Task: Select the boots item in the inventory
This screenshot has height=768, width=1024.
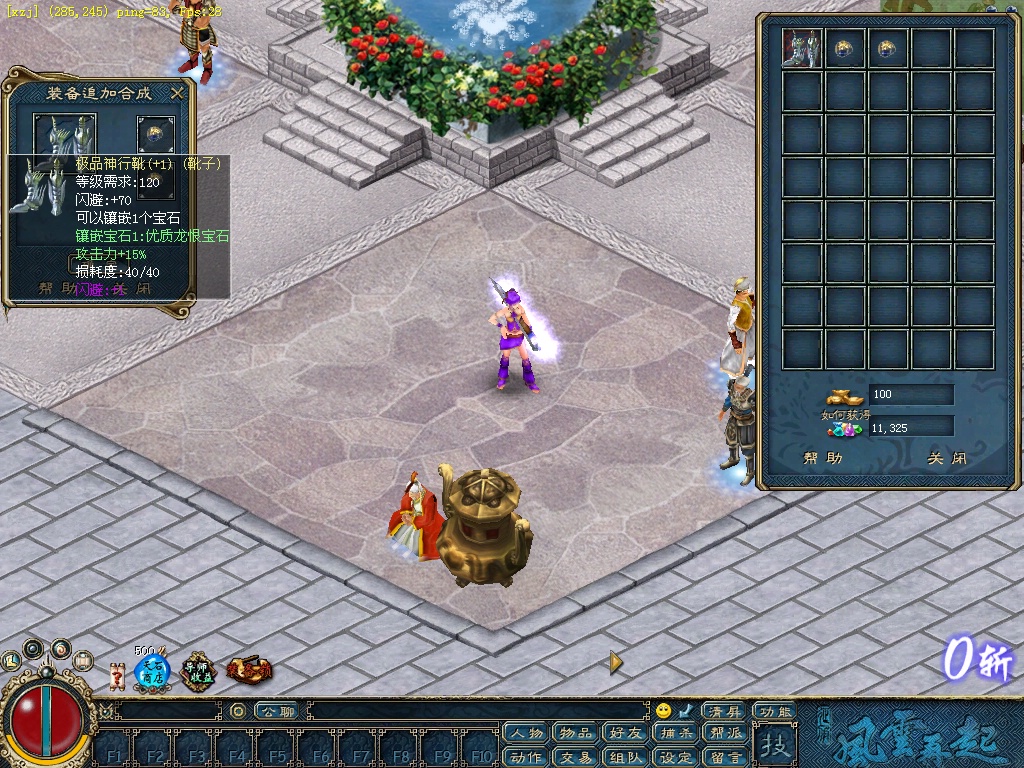Action: (802, 48)
